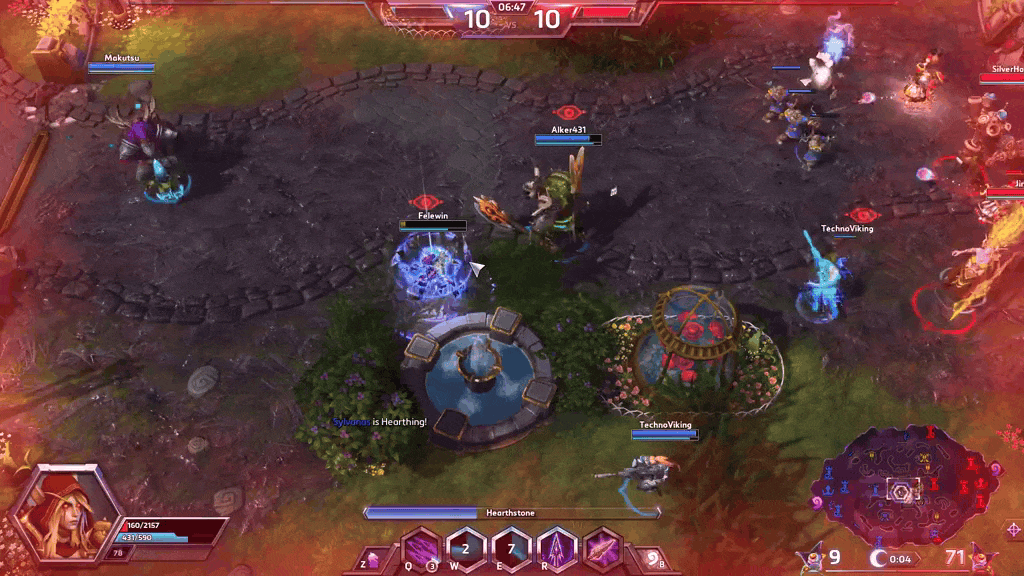Select the W ability on cooldown 2
The image size is (1024, 576).
pyautogui.click(x=465, y=550)
